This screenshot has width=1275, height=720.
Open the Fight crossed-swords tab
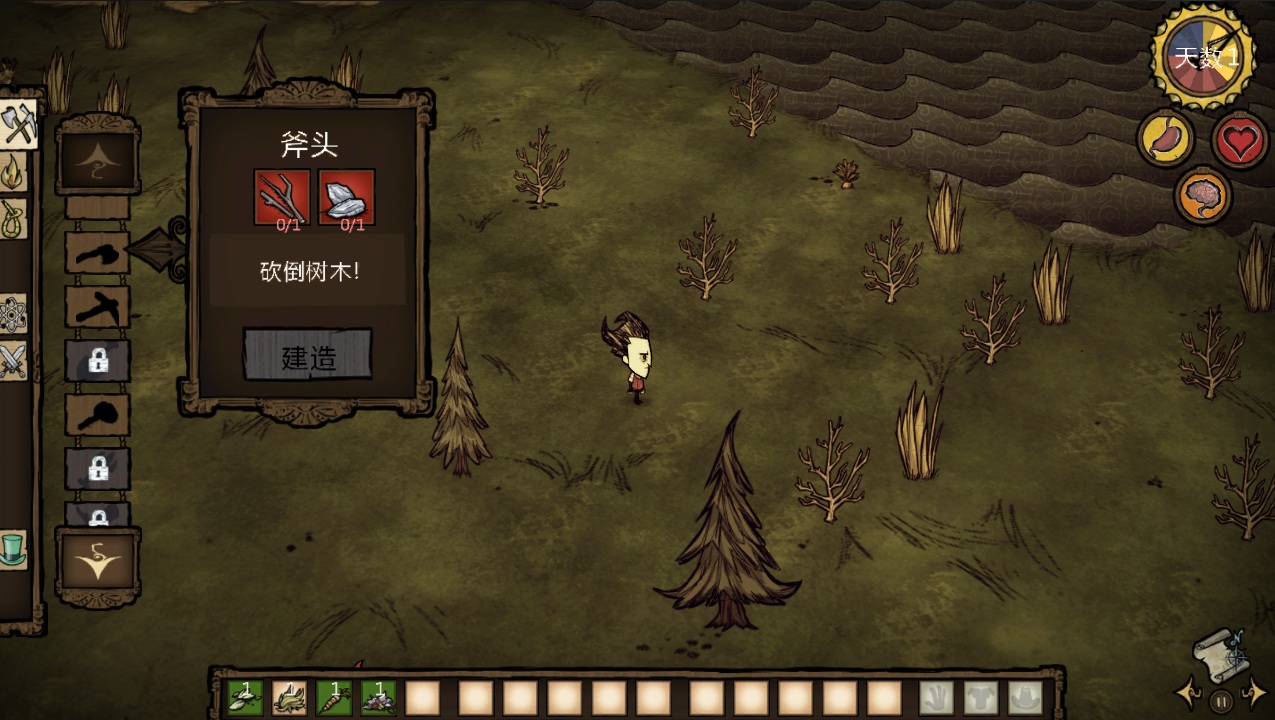[x=12, y=361]
